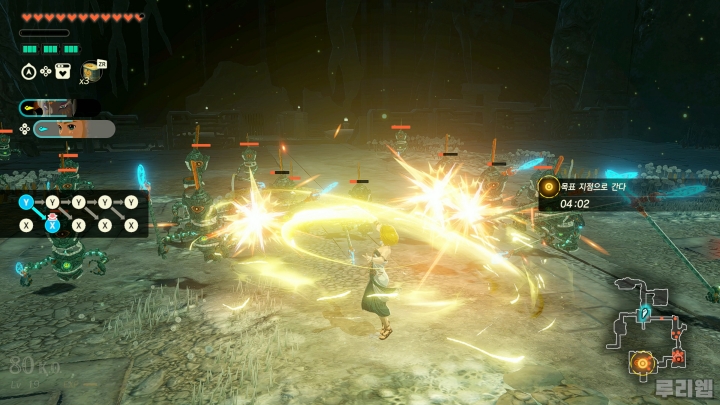This screenshot has width=720, height=405.
Task: Click the heart-container ability icon
Action: 63,71
